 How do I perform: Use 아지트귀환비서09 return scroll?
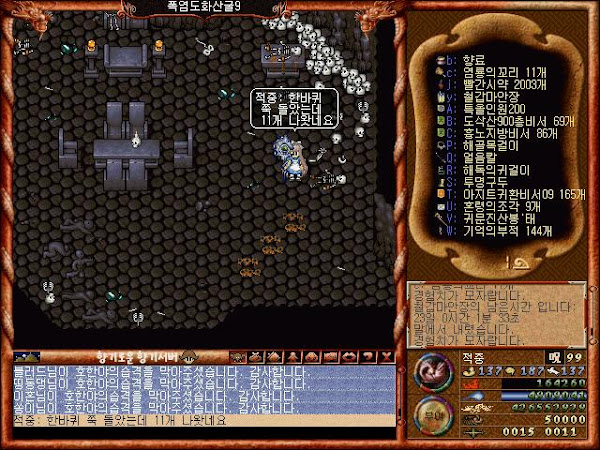[x=500, y=195]
